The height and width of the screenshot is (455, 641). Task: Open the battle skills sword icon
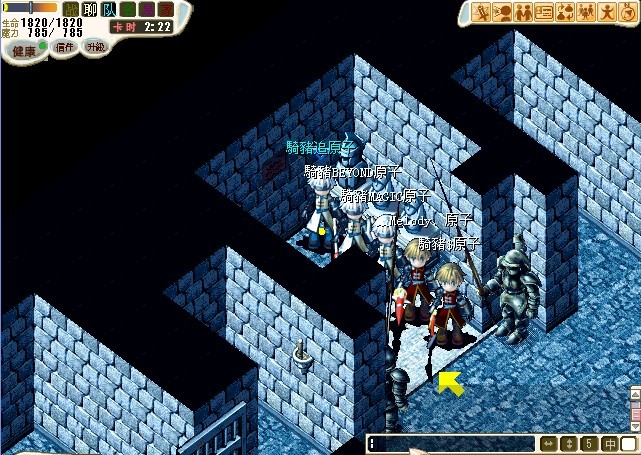click(482, 12)
